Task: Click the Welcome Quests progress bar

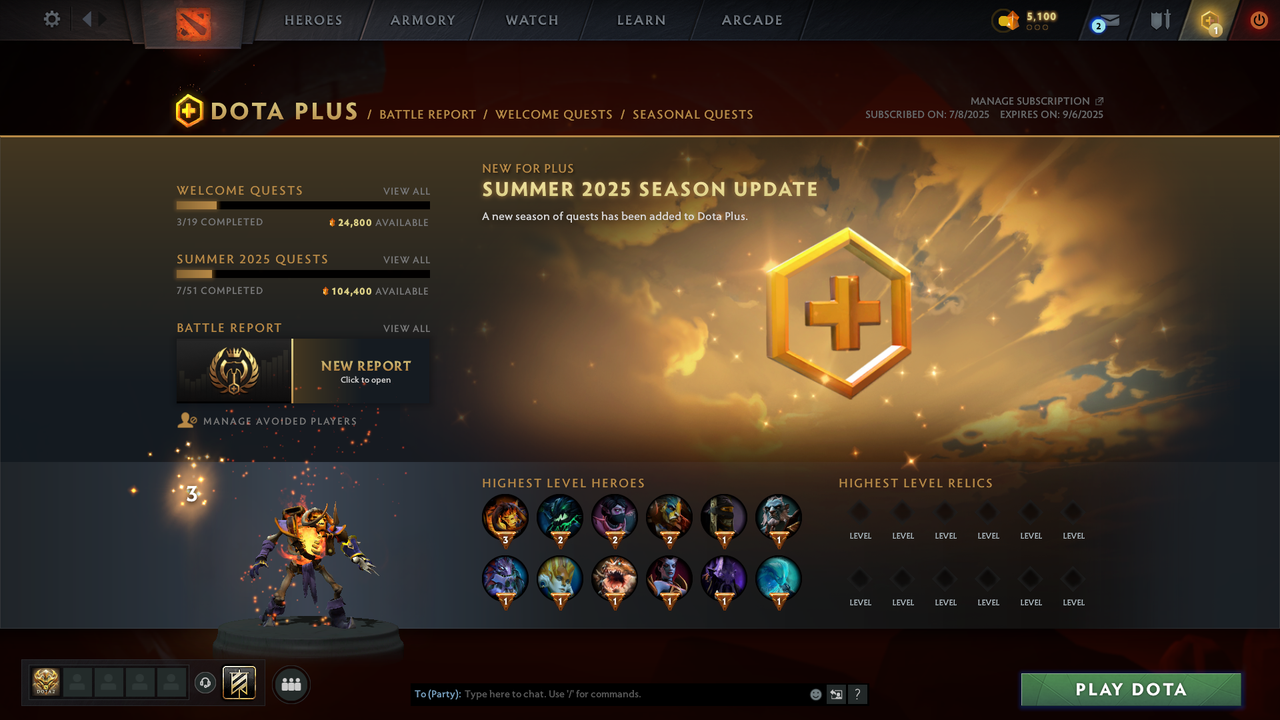Action: tap(303, 205)
